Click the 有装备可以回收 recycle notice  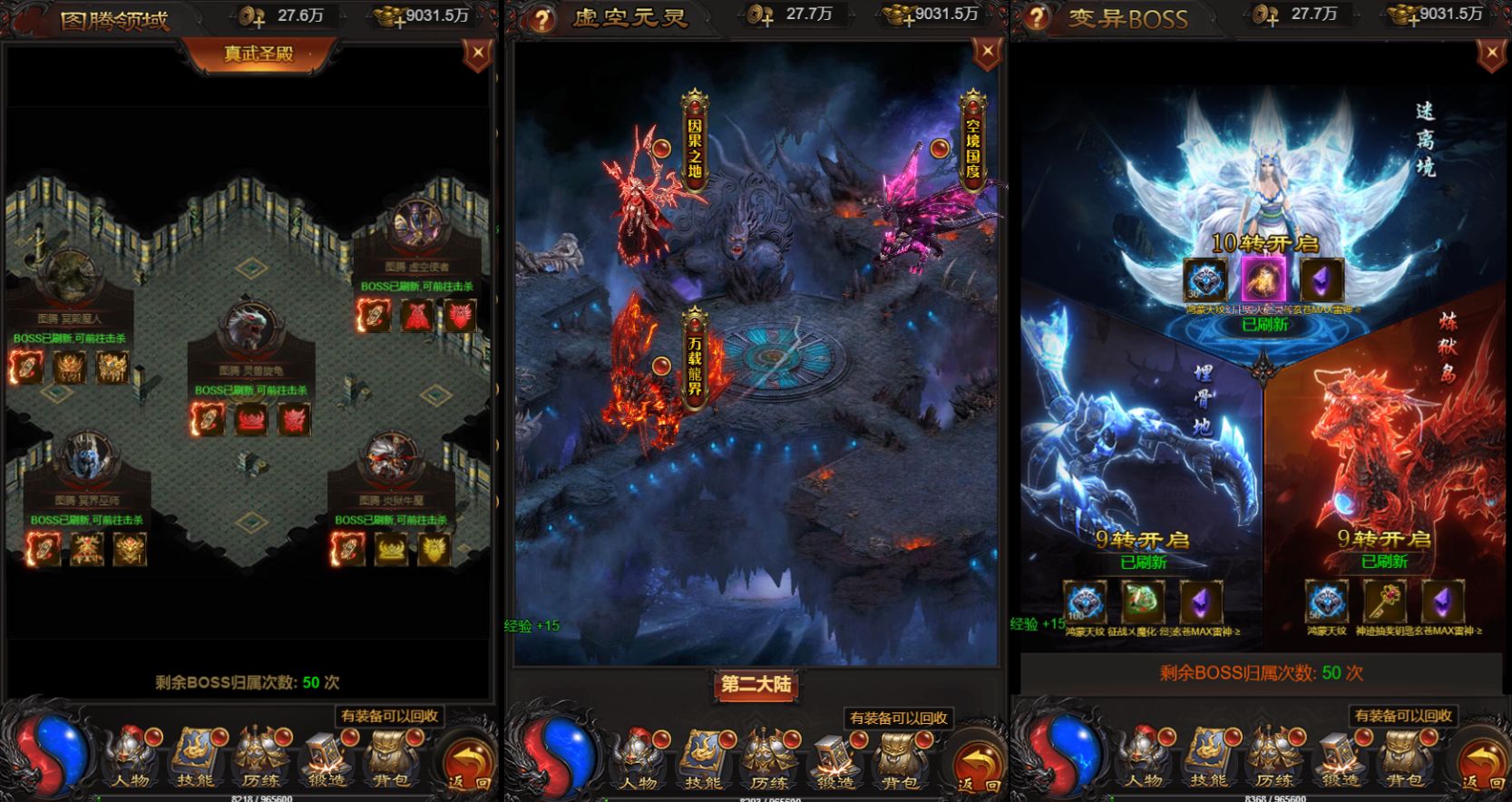coord(391,716)
